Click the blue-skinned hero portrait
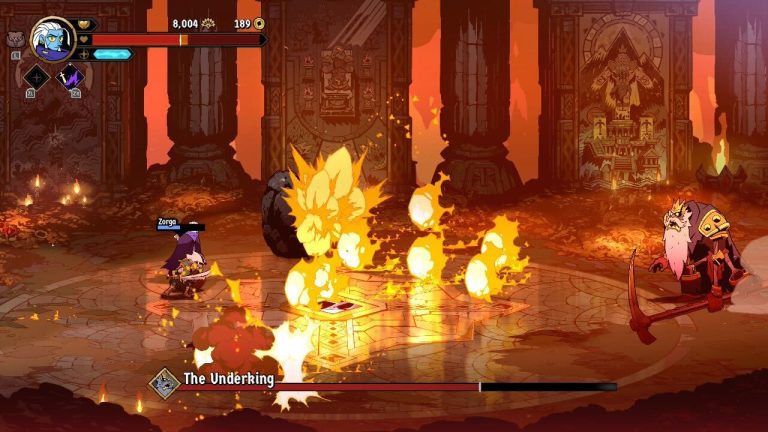The width and height of the screenshot is (768, 432). pyautogui.click(x=52, y=38)
